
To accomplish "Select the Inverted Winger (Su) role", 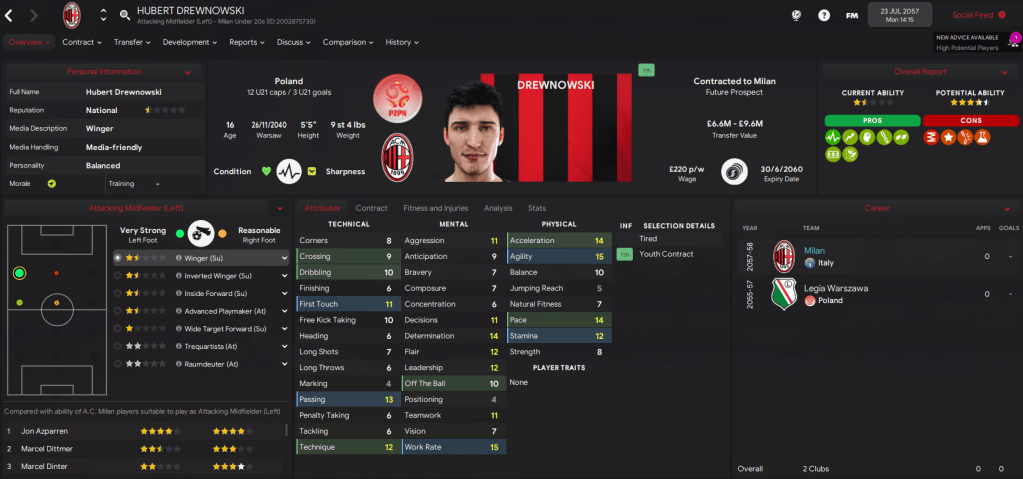I will 214,275.
